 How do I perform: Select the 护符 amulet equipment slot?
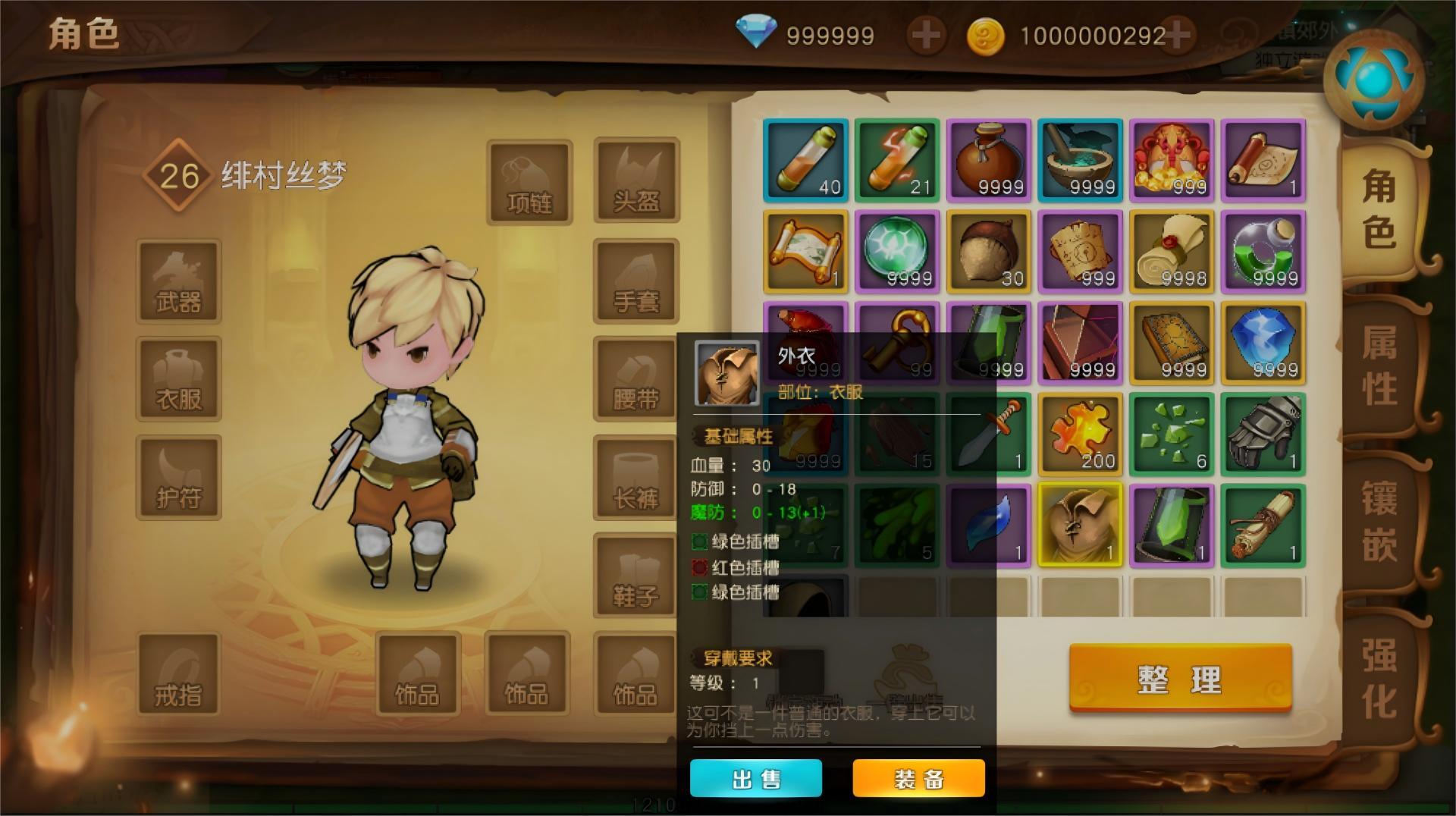tap(179, 478)
